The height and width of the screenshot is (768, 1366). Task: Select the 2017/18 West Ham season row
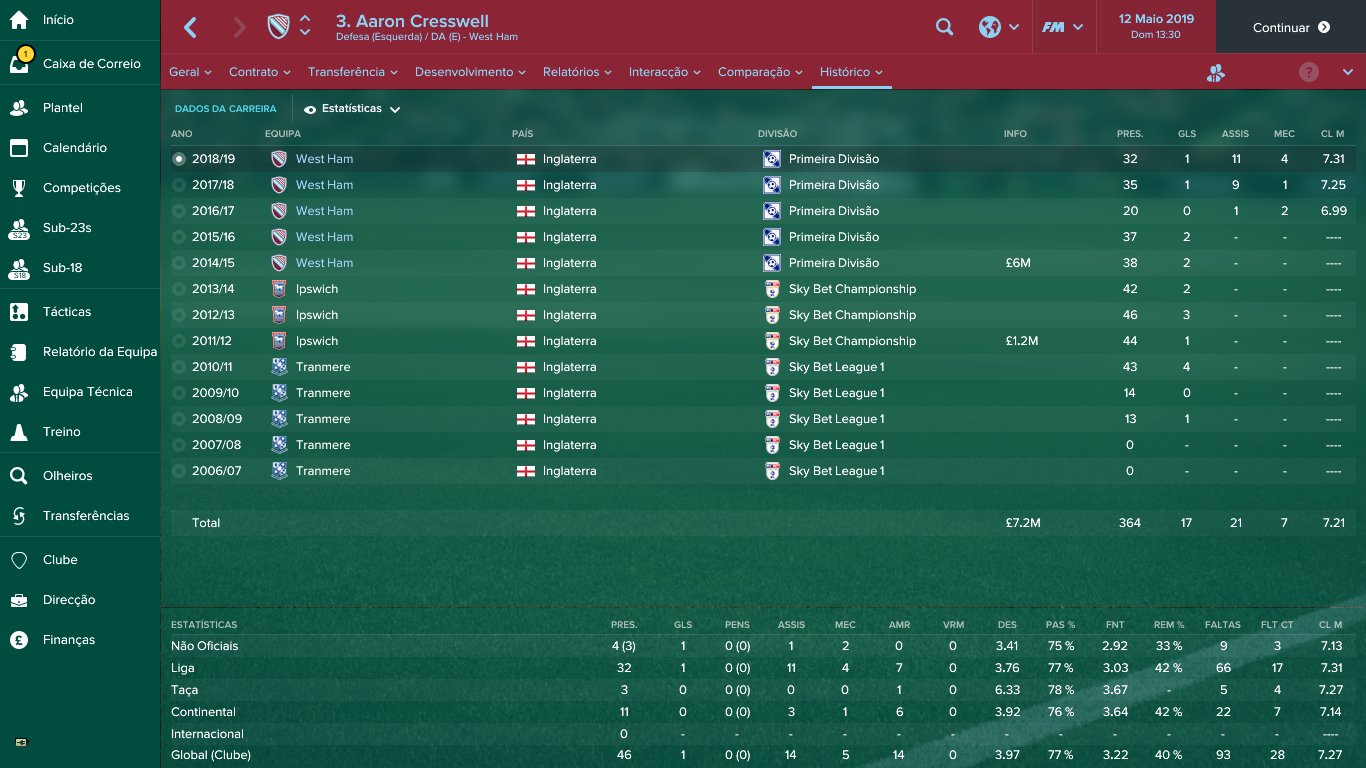tap(213, 185)
